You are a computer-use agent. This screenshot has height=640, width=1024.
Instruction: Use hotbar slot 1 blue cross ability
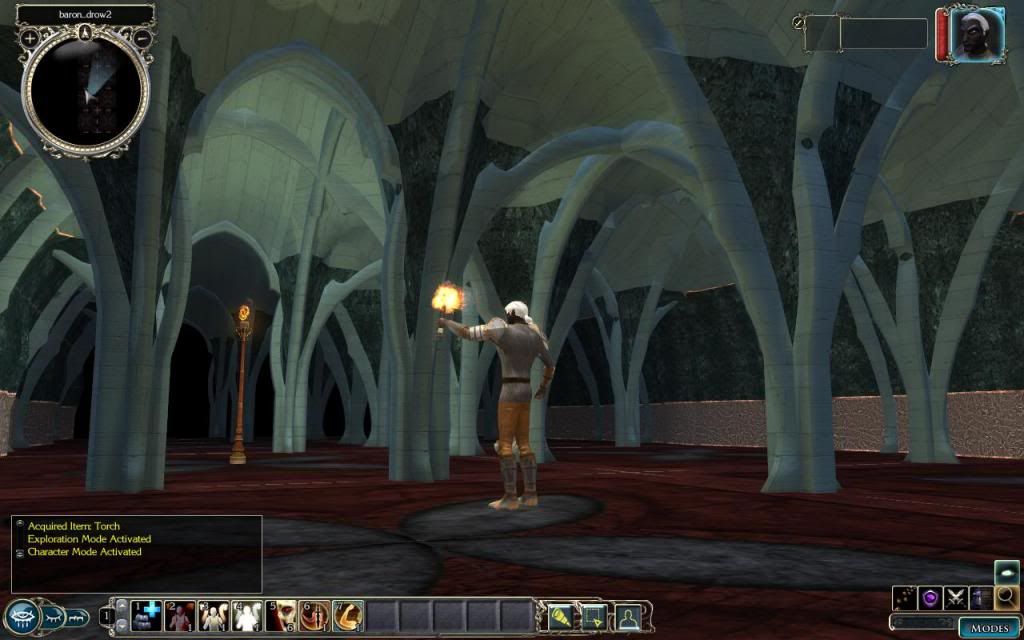pyautogui.click(x=146, y=616)
